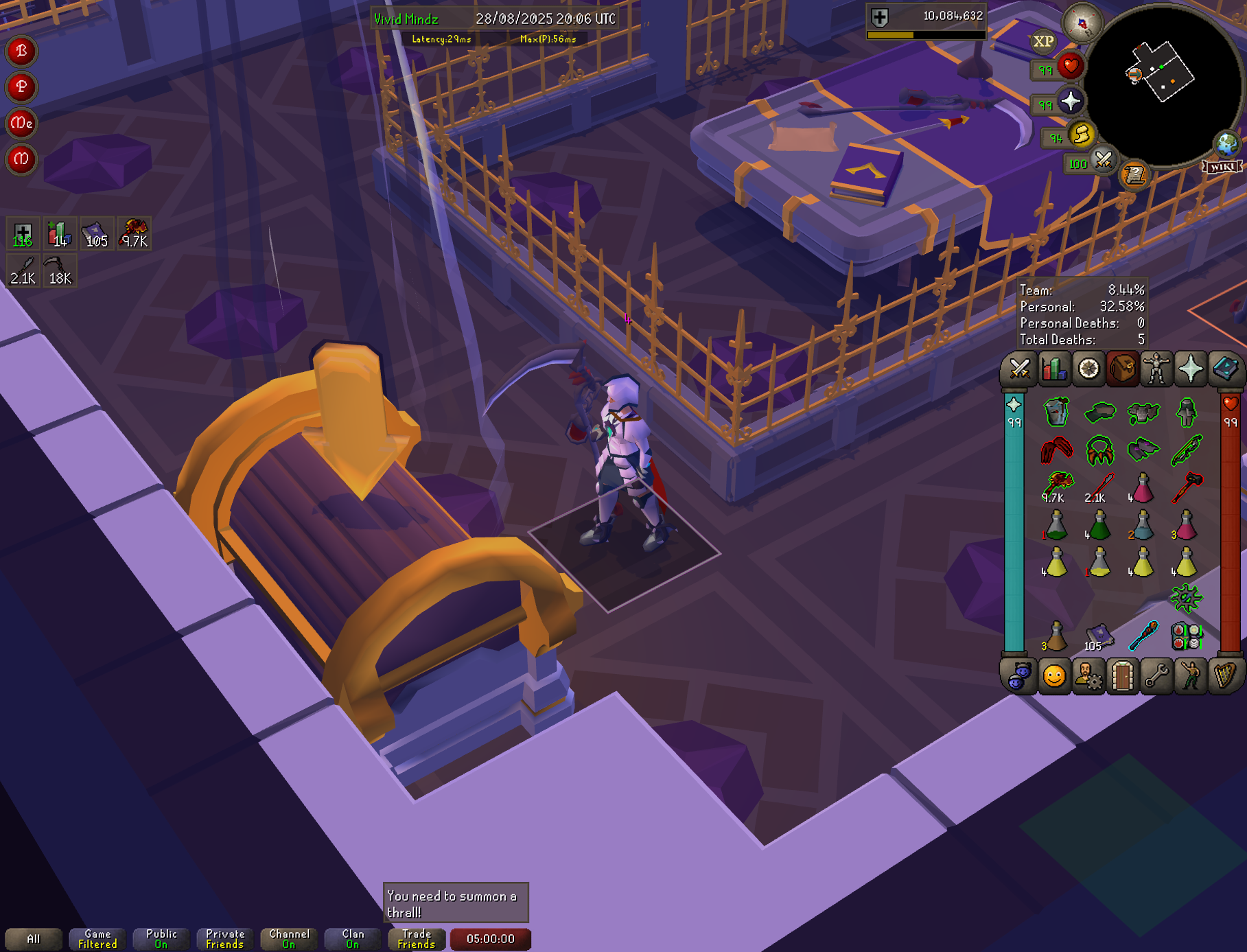Open the Logout door tab
Viewport: 1247px width, 952px height.
1123,677
